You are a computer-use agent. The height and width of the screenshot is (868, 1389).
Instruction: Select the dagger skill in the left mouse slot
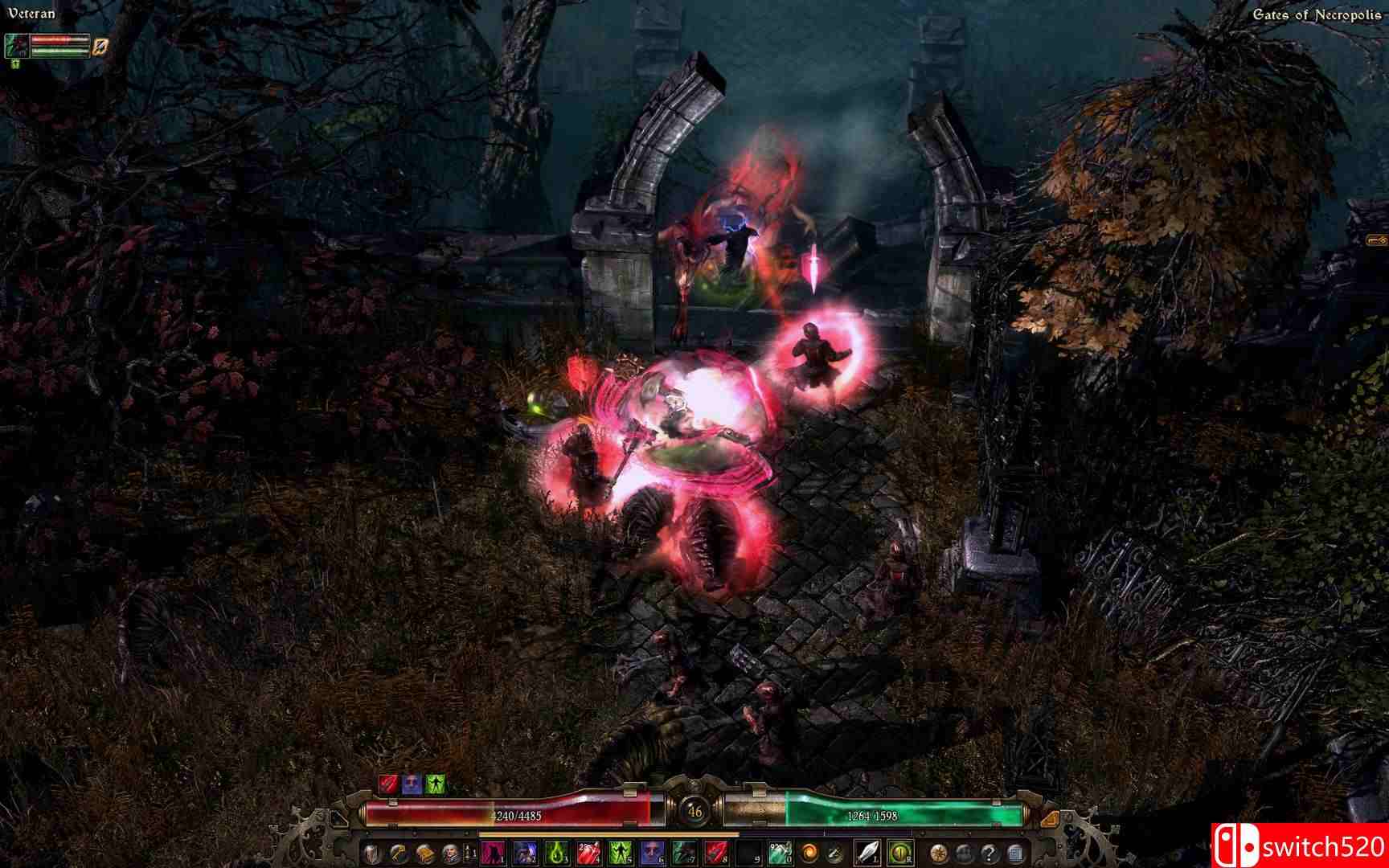pos(867,854)
